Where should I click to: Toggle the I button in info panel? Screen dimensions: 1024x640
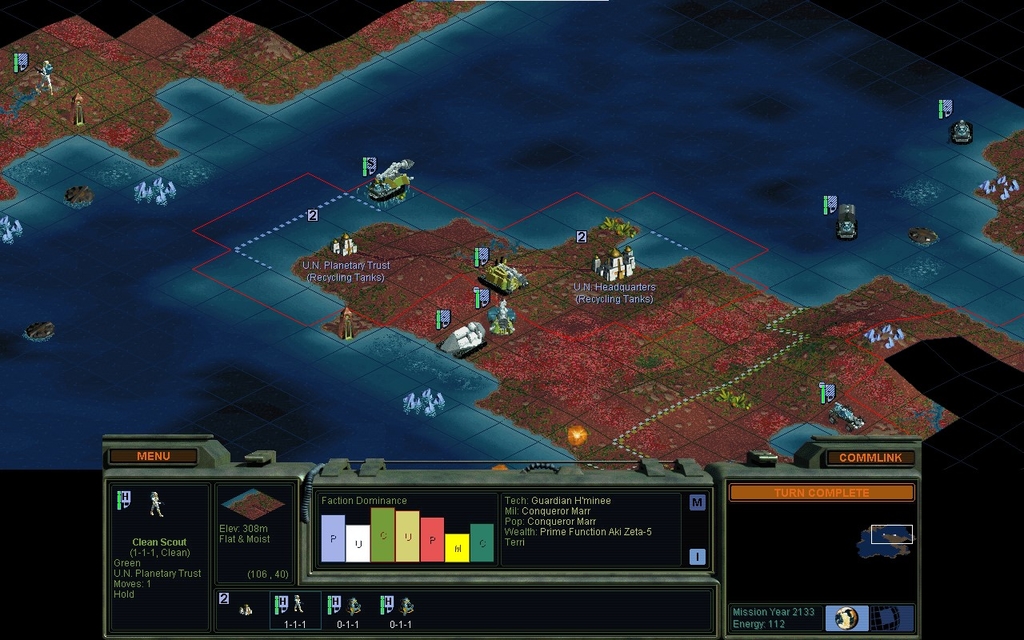pyautogui.click(x=697, y=556)
